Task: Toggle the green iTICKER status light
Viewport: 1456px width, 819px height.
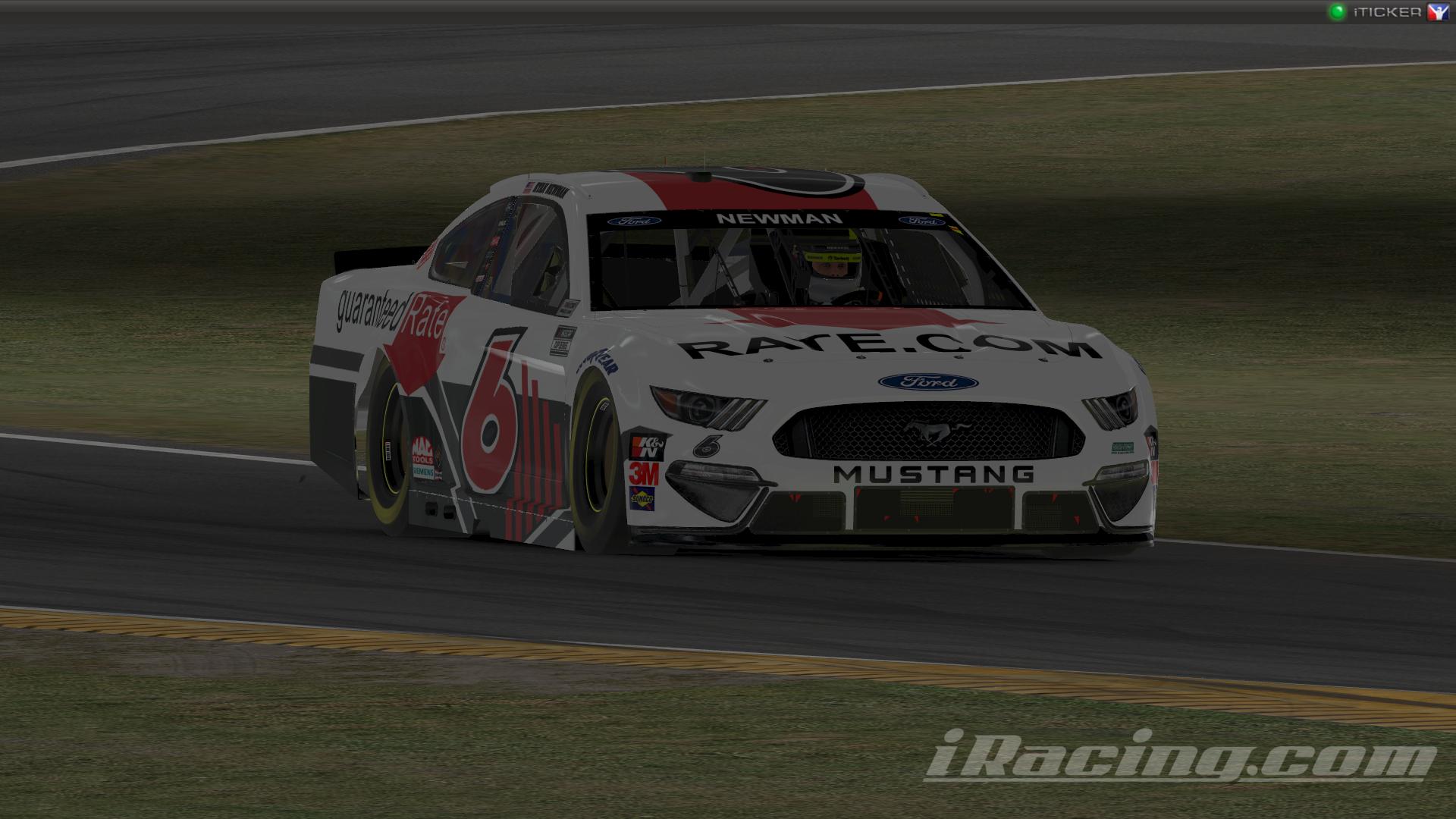Action: [x=1336, y=12]
